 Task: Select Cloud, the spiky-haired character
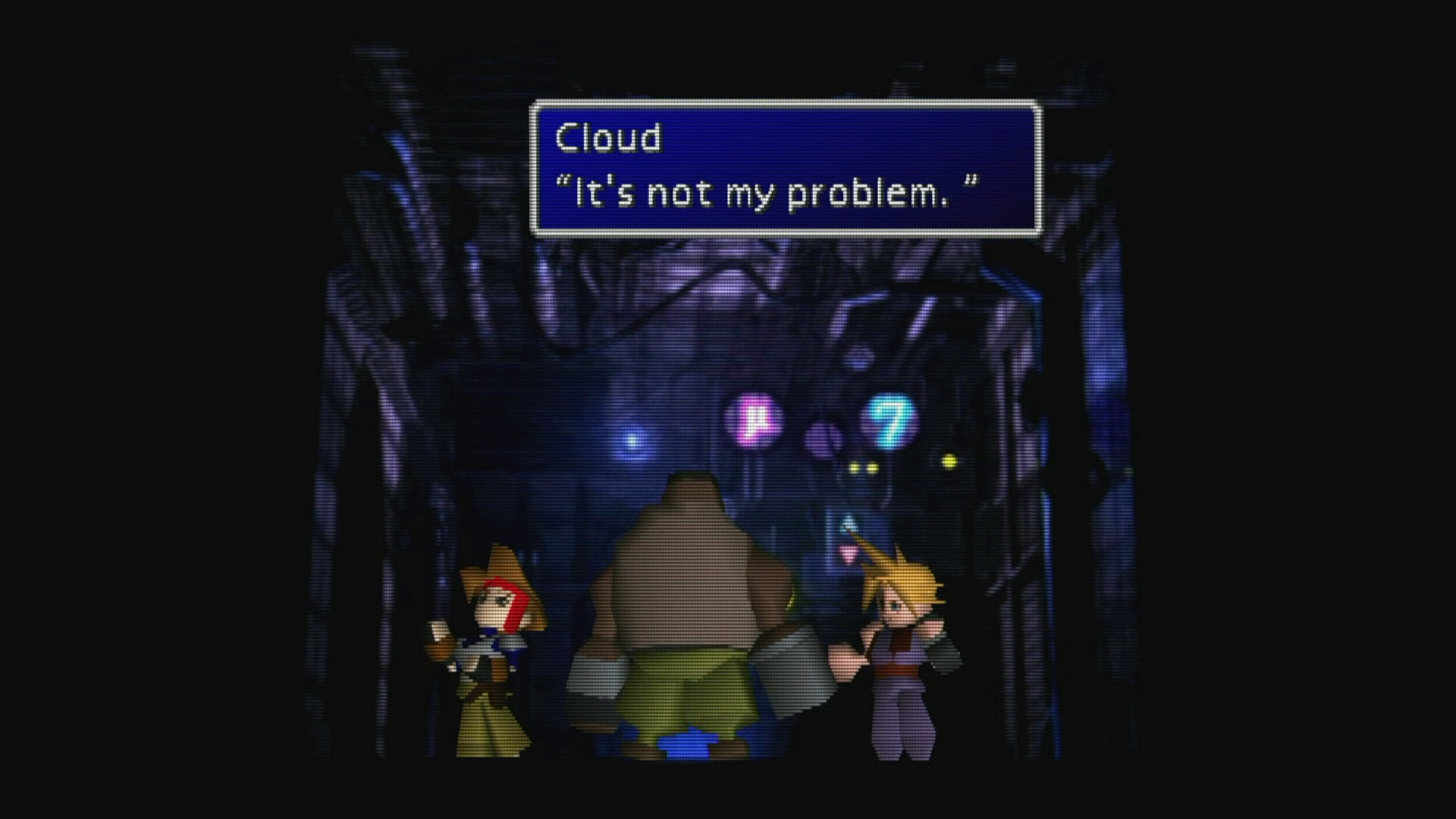point(902,660)
